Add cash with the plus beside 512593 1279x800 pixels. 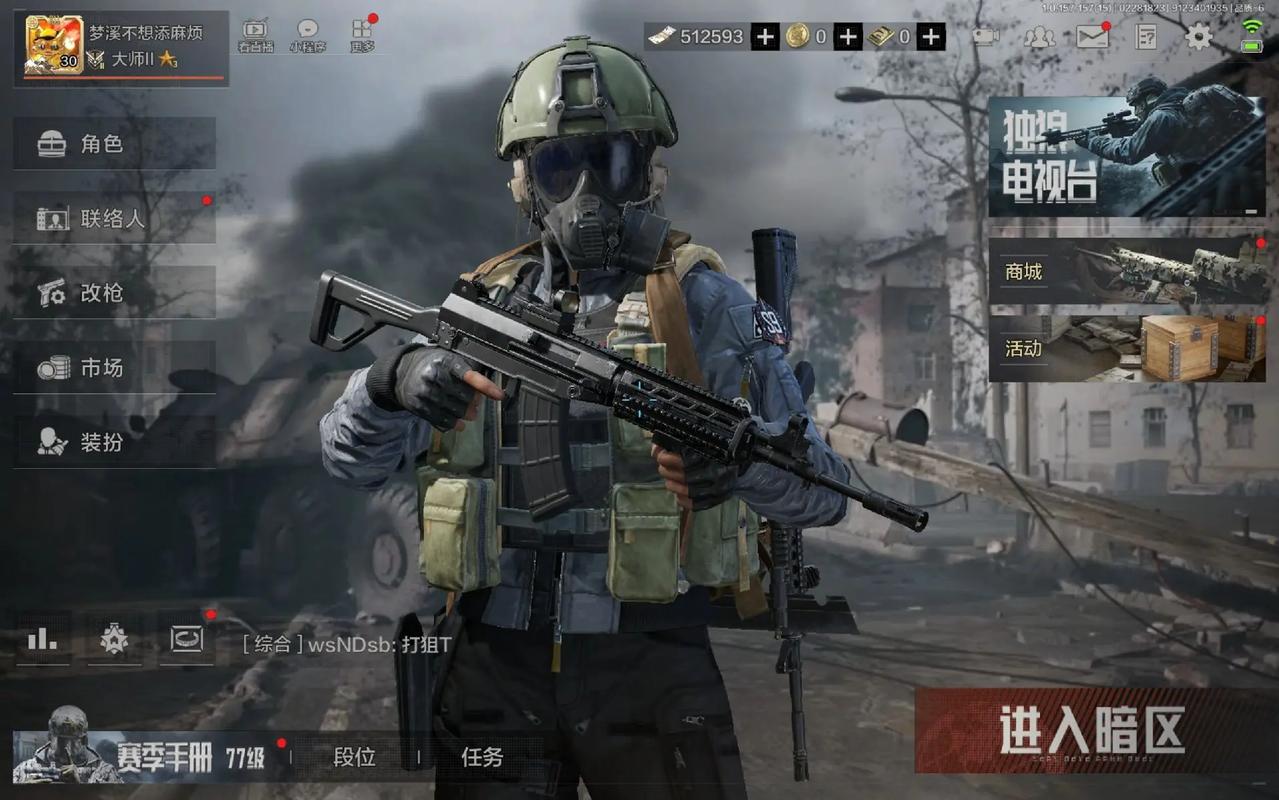pos(765,37)
